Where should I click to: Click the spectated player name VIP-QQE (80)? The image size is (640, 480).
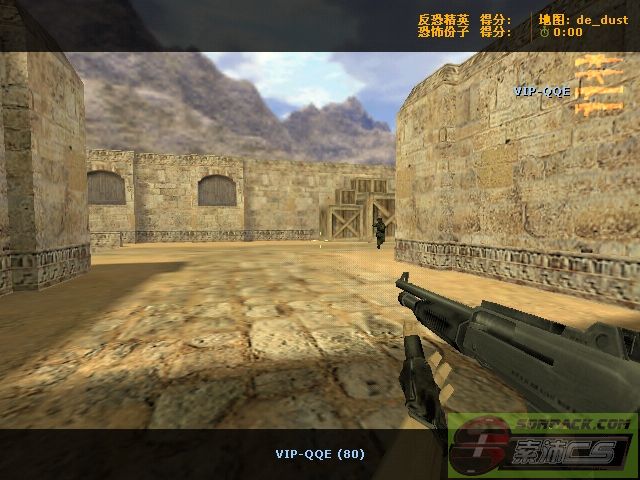320,454
